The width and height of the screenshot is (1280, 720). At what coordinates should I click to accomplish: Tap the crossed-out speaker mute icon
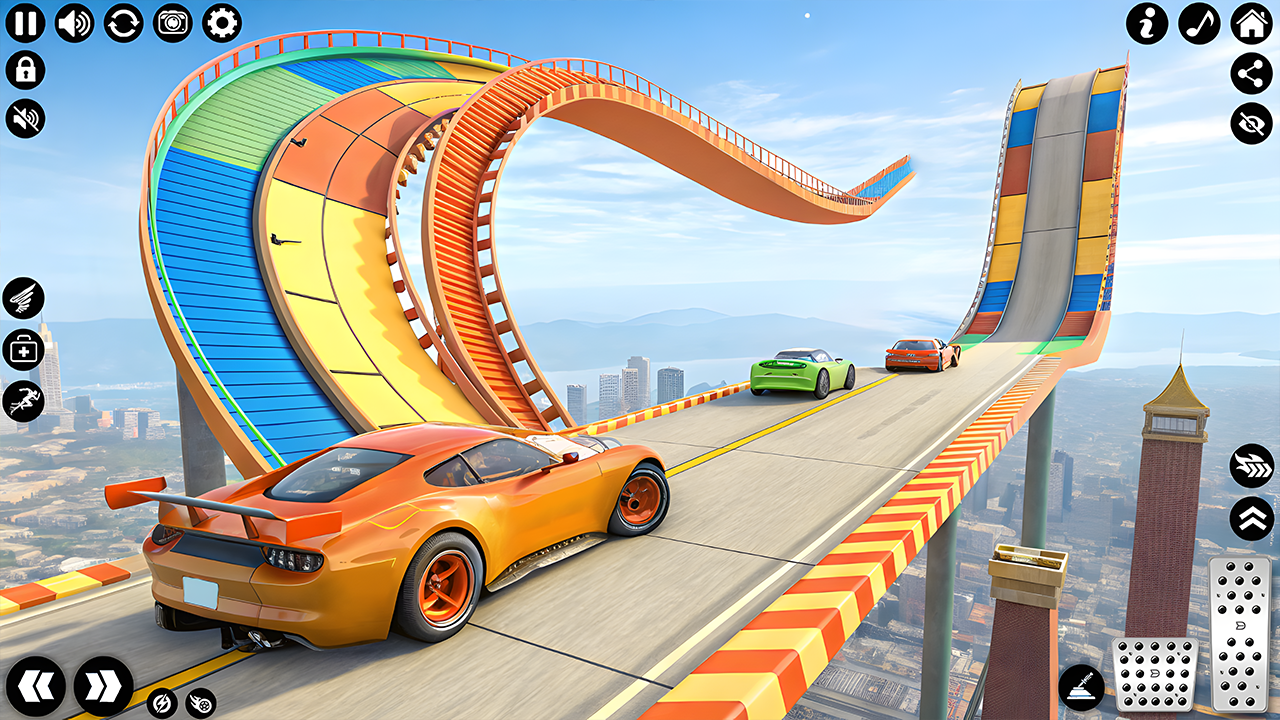pos(25,118)
